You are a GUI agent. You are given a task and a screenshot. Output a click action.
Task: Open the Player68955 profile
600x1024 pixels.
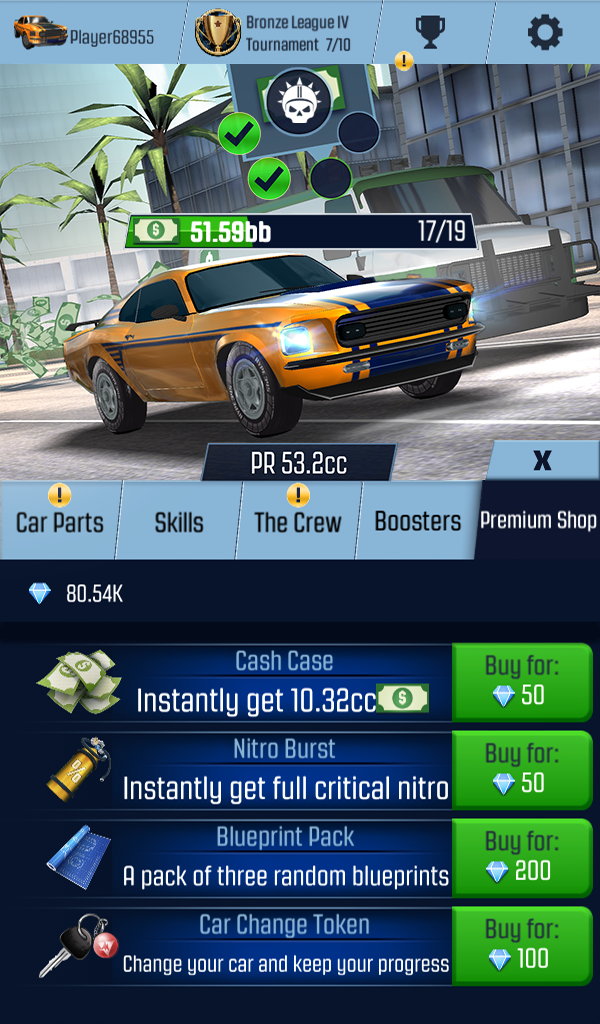(85, 34)
